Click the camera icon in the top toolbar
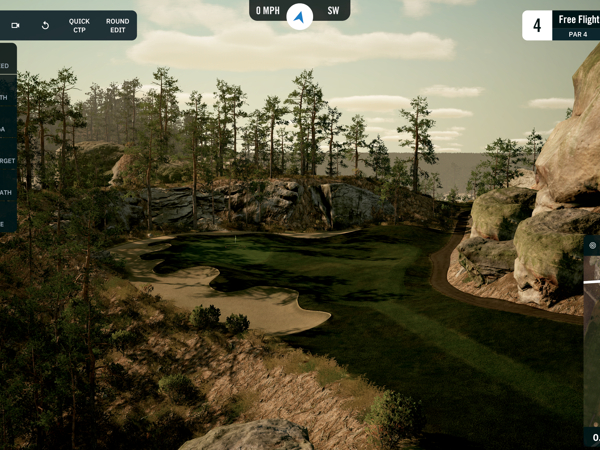The image size is (600, 450). pyautogui.click(x=15, y=25)
